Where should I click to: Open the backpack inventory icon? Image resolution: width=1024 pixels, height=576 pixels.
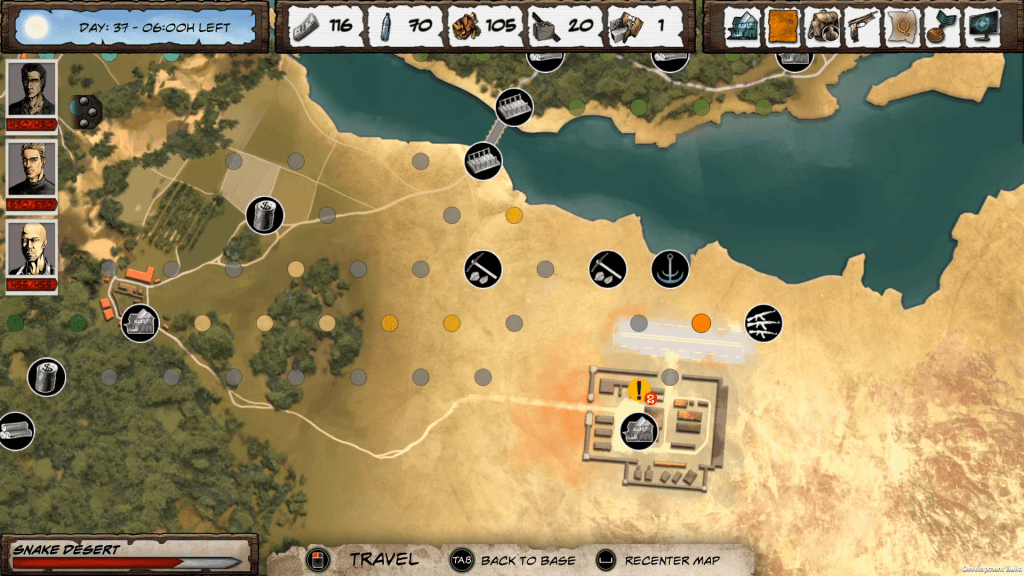point(823,26)
